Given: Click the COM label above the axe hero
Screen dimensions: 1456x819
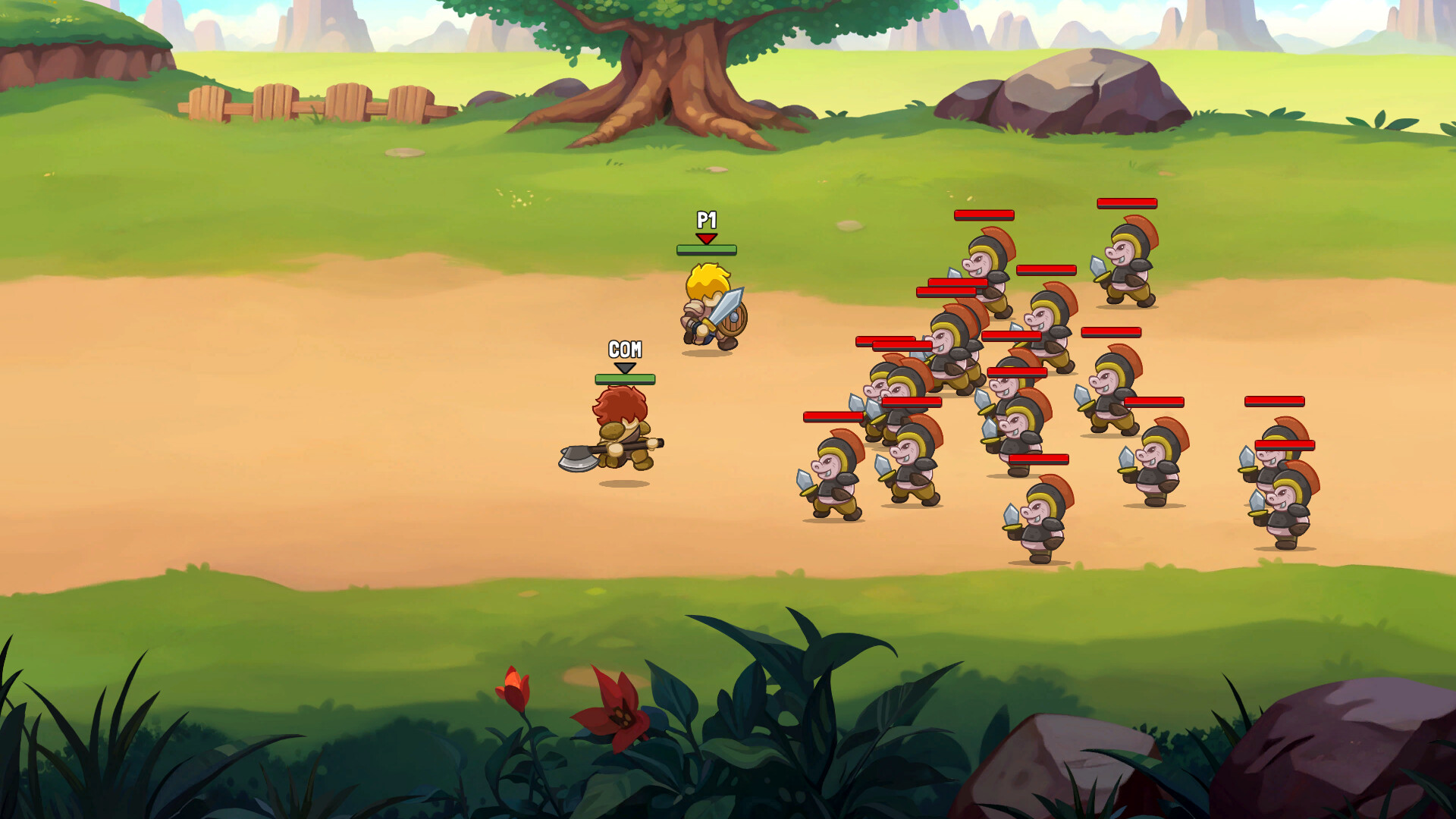Looking at the screenshot, I should coord(624,349).
